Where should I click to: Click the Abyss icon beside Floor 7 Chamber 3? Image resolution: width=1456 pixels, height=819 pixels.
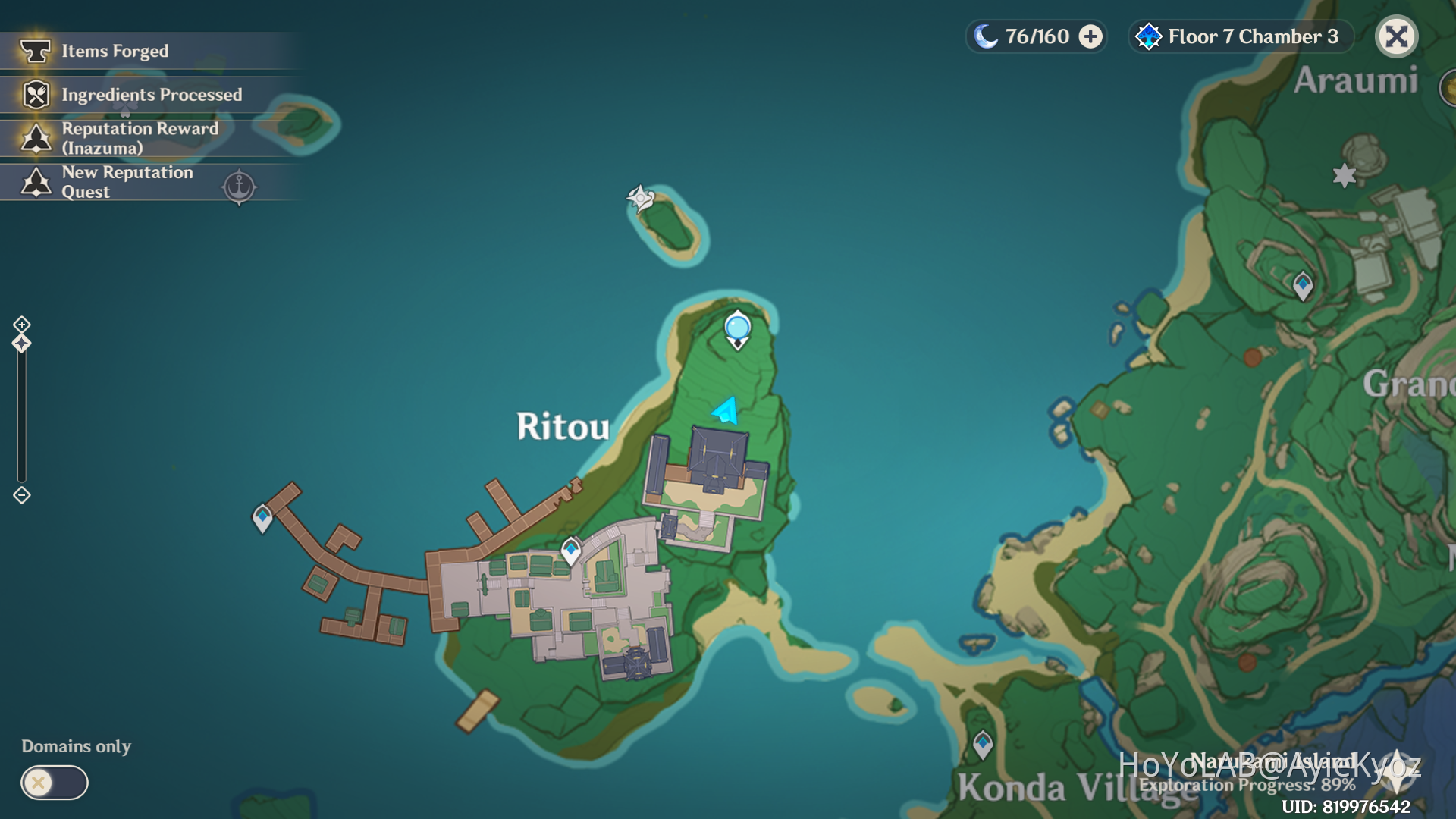point(1149,36)
